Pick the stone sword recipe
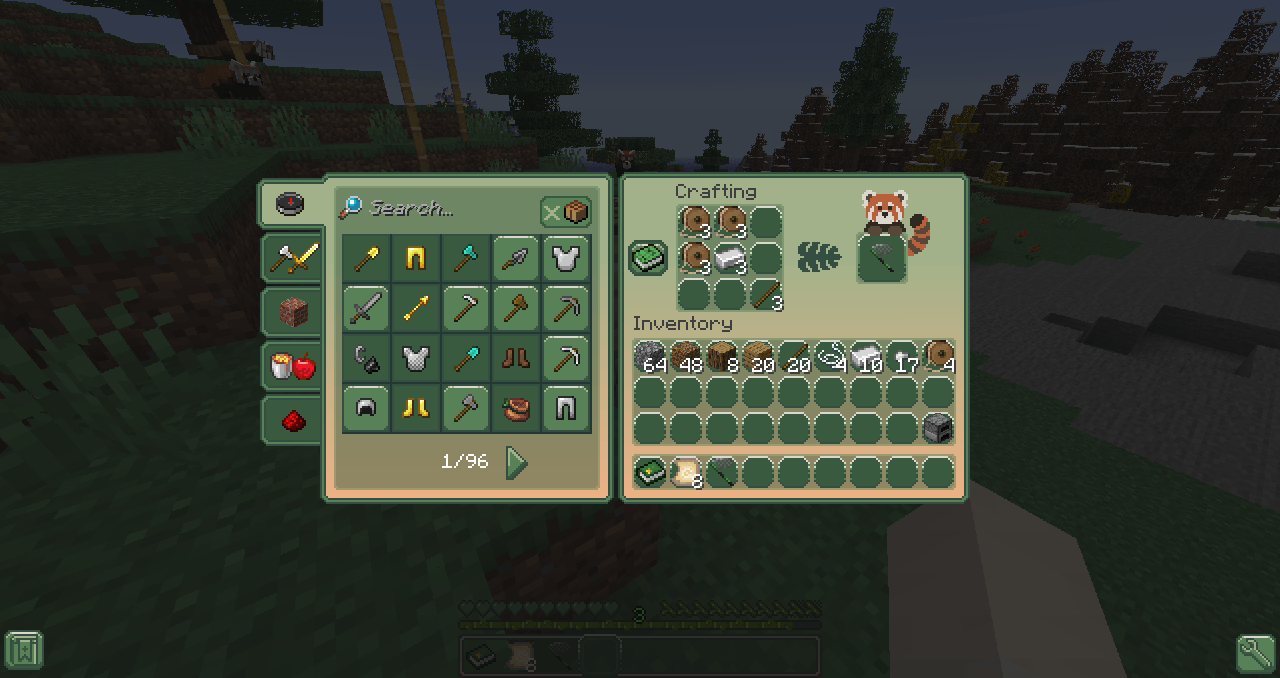 point(366,309)
